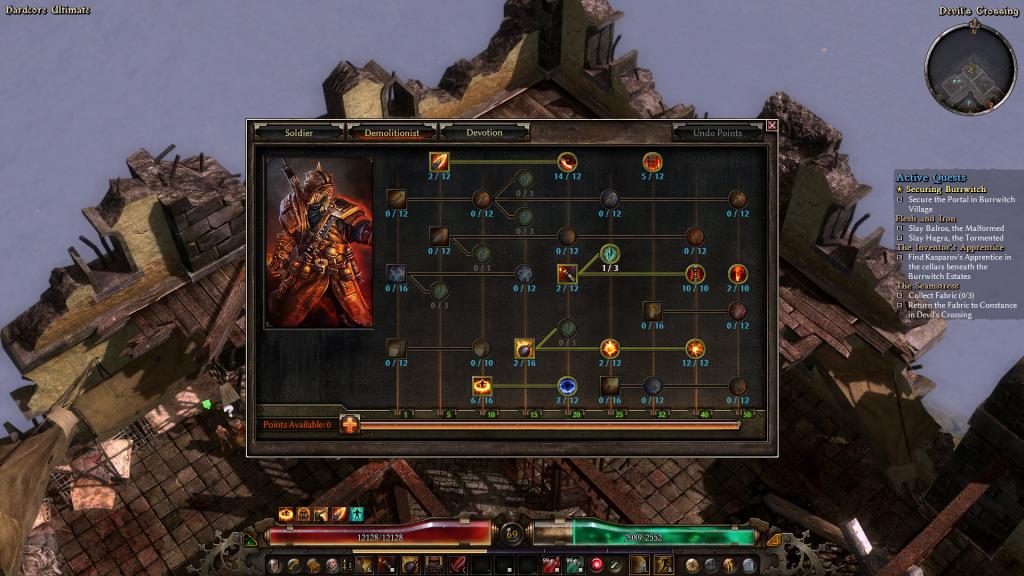Add a point with the orange mastery plus button
The width and height of the screenshot is (1024, 576).
tap(350, 425)
